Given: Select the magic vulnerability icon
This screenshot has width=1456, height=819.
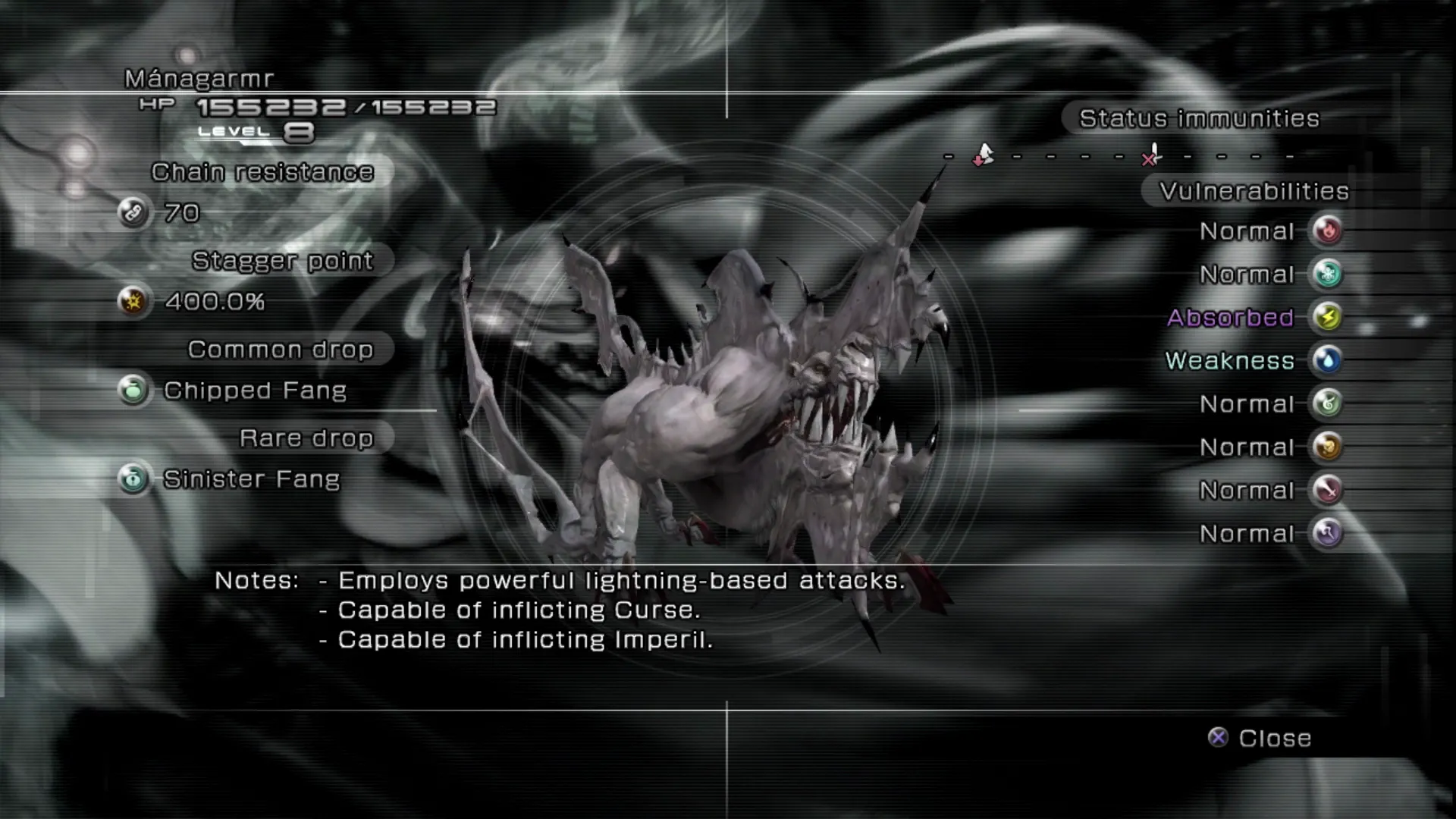Looking at the screenshot, I should [1327, 533].
